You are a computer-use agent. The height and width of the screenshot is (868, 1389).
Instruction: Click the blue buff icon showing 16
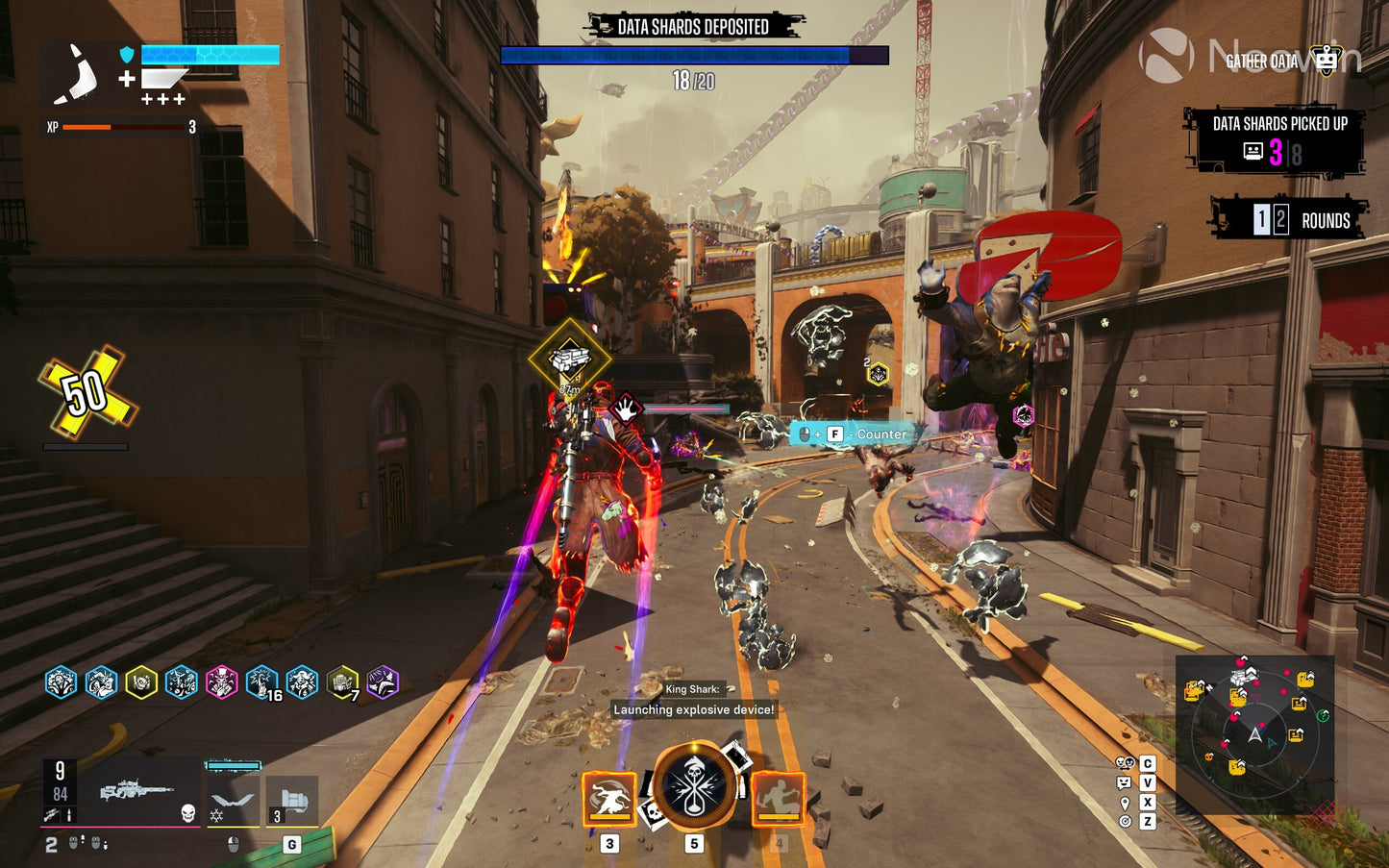(x=261, y=682)
